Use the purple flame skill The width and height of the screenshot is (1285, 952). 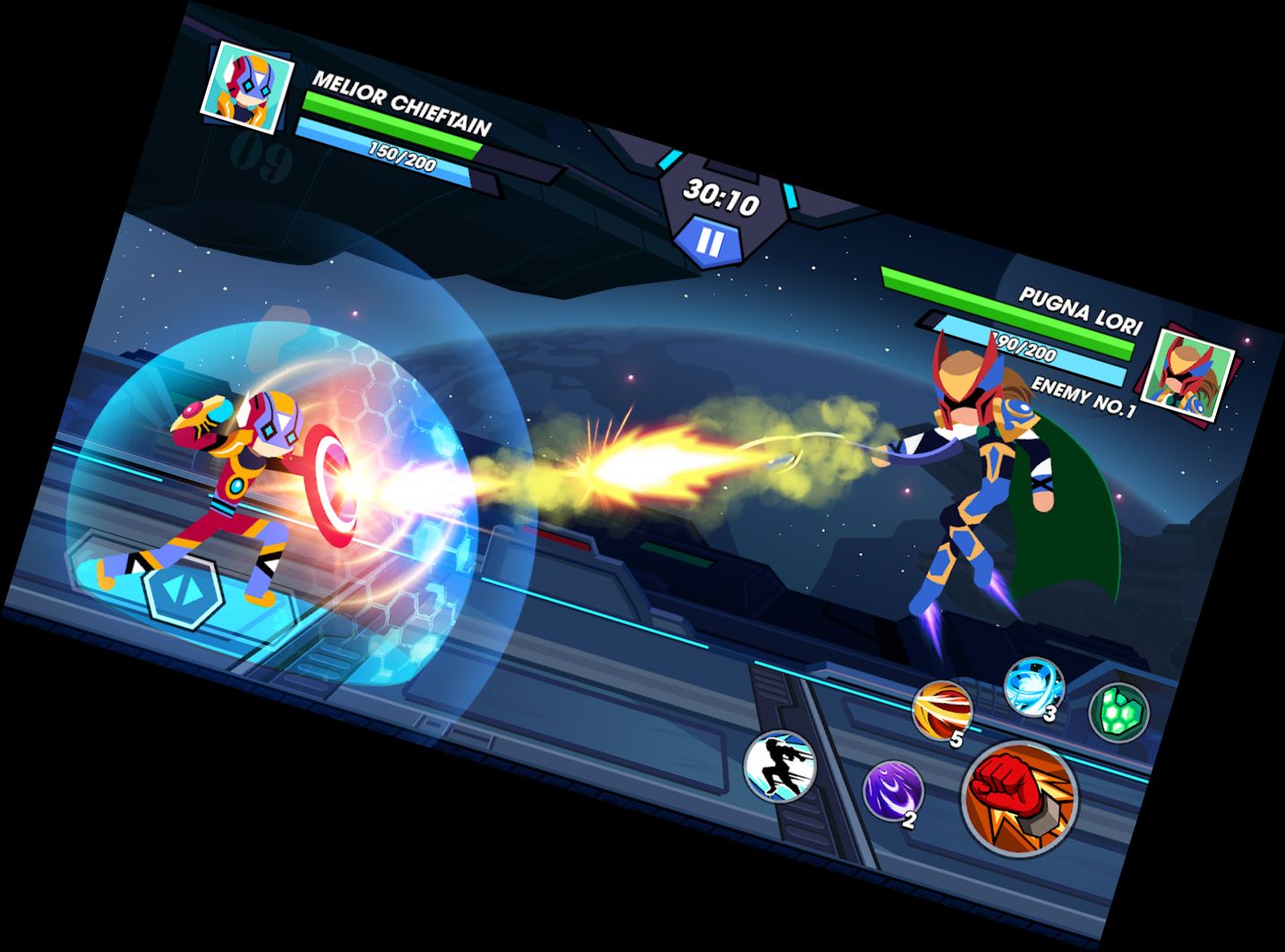point(893,791)
